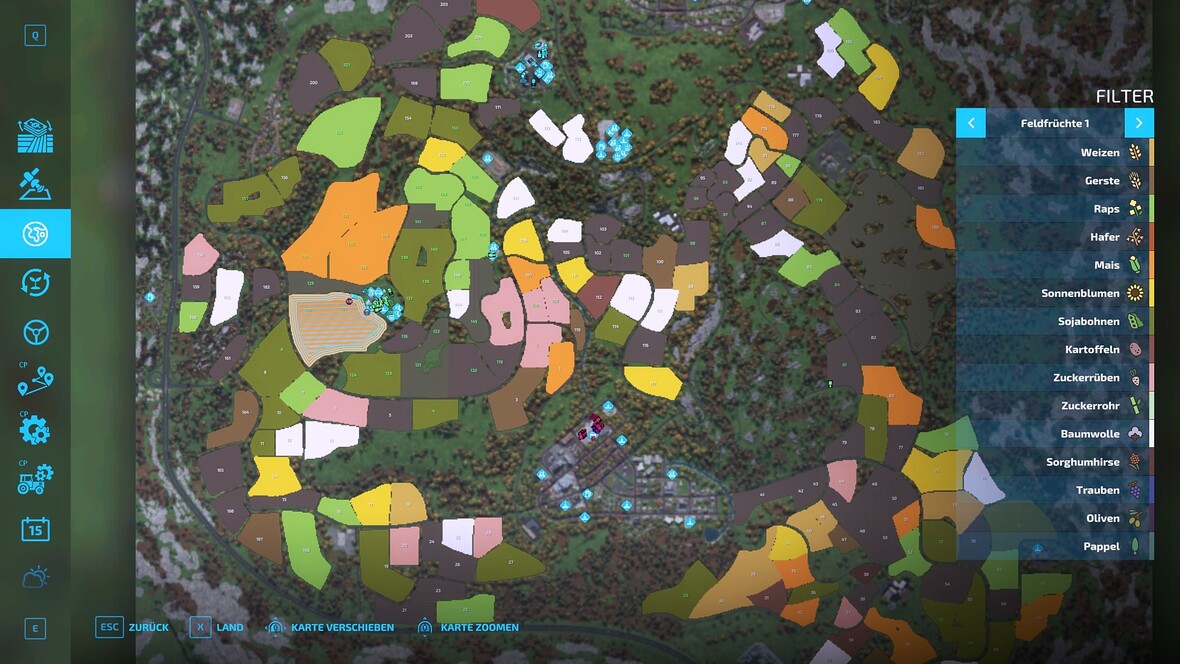Show the next filter page
Screen dimensions: 1180x664
(1139, 123)
